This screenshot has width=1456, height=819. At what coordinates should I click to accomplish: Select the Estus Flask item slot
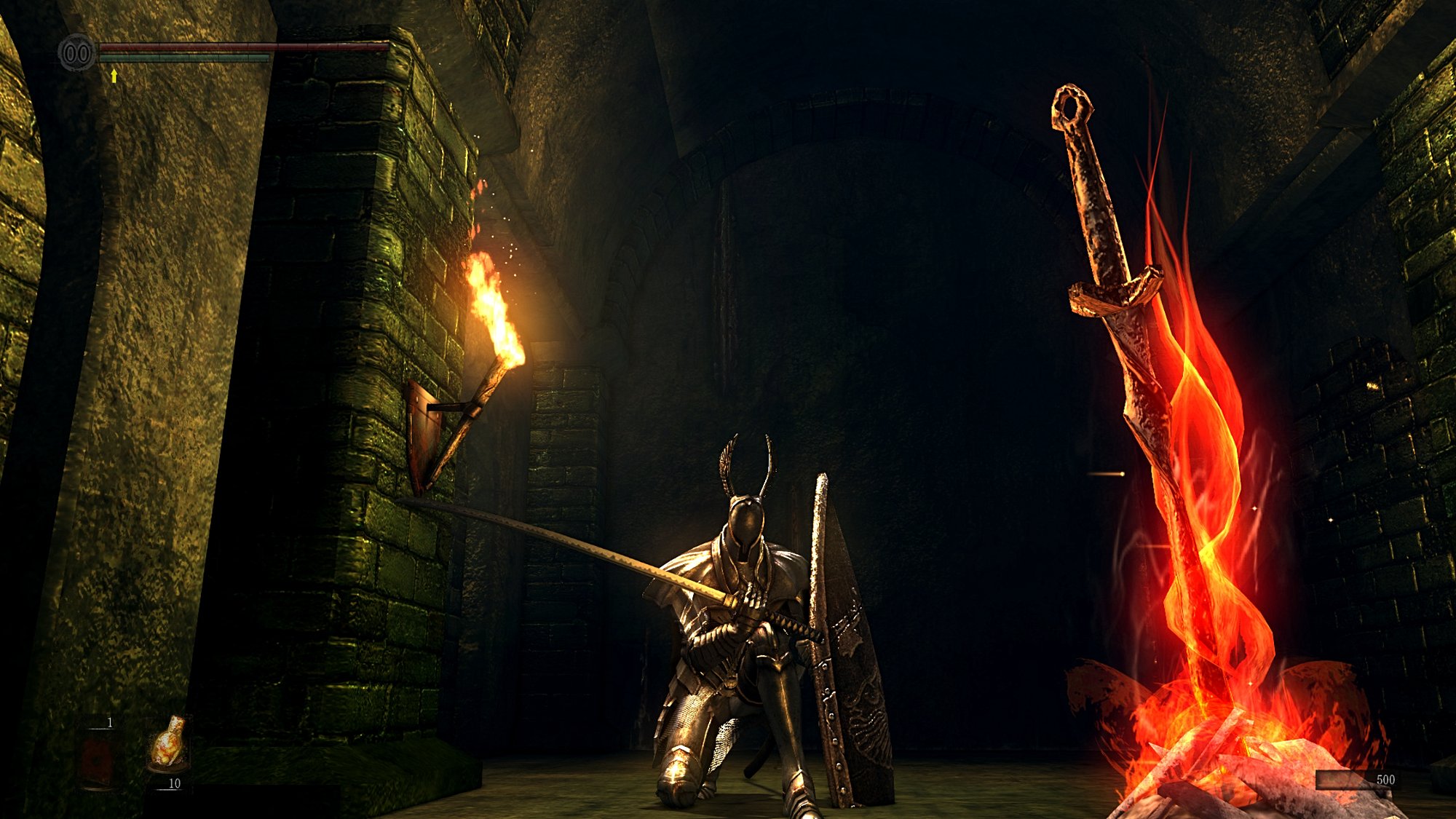[169, 744]
